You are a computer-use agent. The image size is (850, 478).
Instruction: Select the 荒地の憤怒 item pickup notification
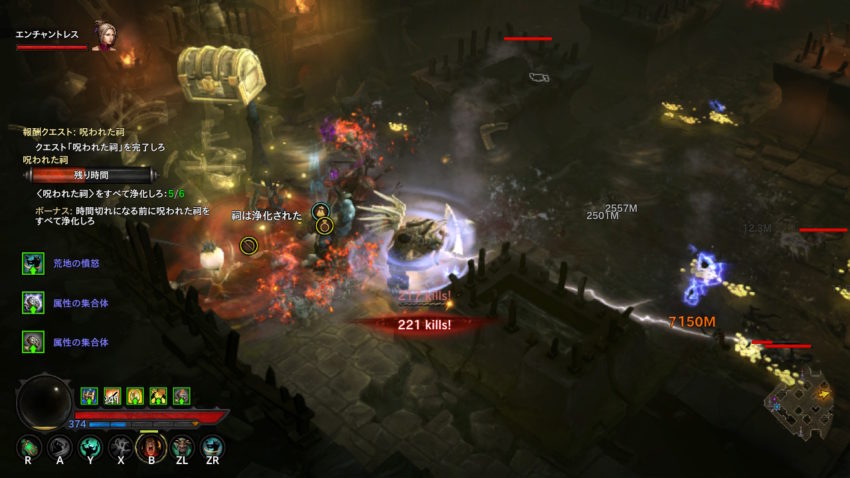coord(33,263)
